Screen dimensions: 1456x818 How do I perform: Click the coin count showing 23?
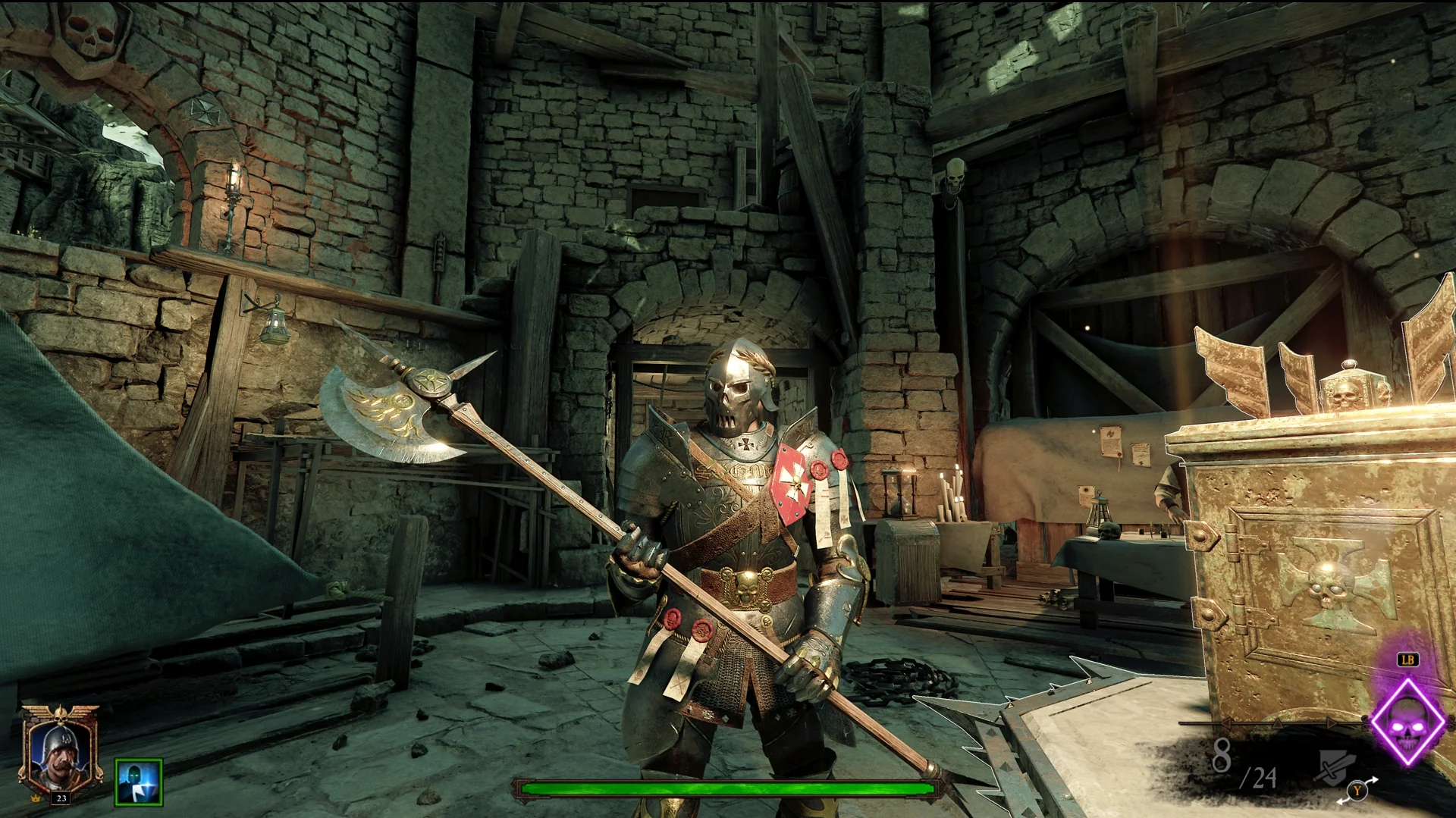coord(61,798)
